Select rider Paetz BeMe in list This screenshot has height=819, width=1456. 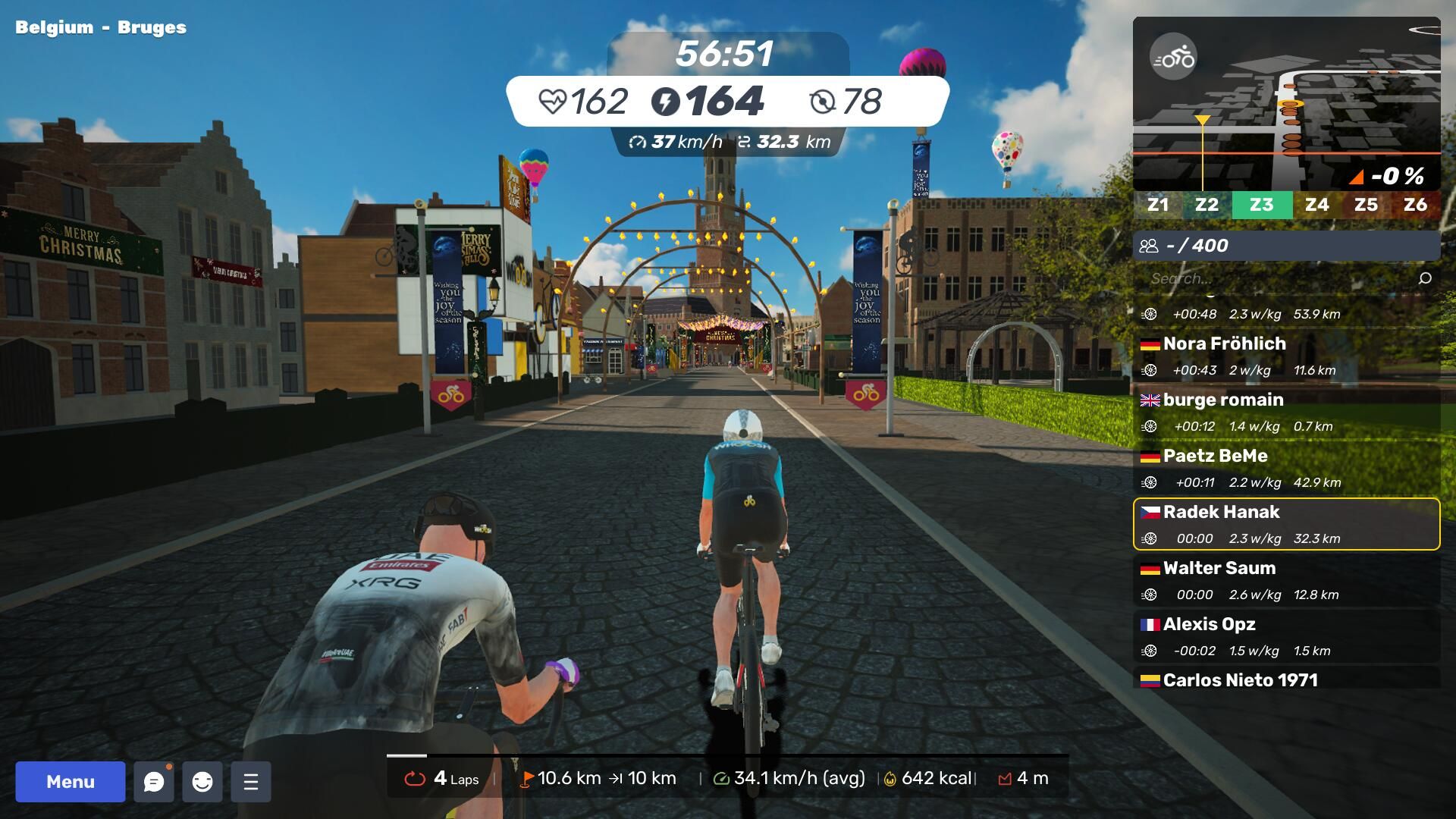point(1286,468)
